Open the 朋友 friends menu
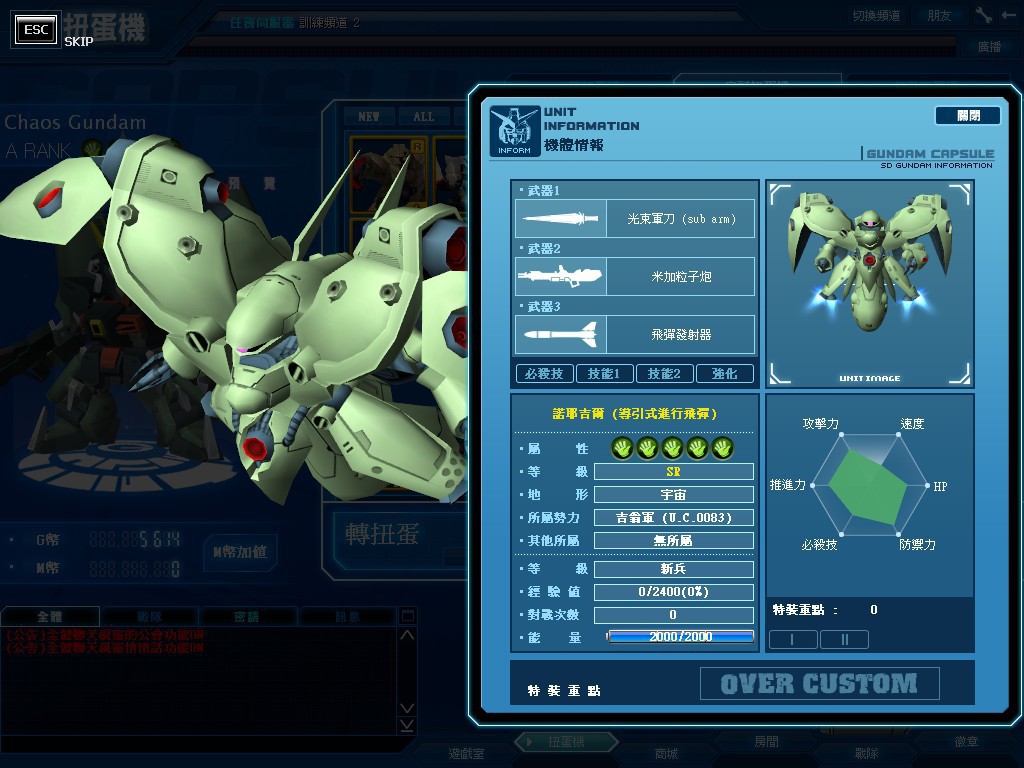The width and height of the screenshot is (1024, 768). pyautogui.click(x=939, y=15)
